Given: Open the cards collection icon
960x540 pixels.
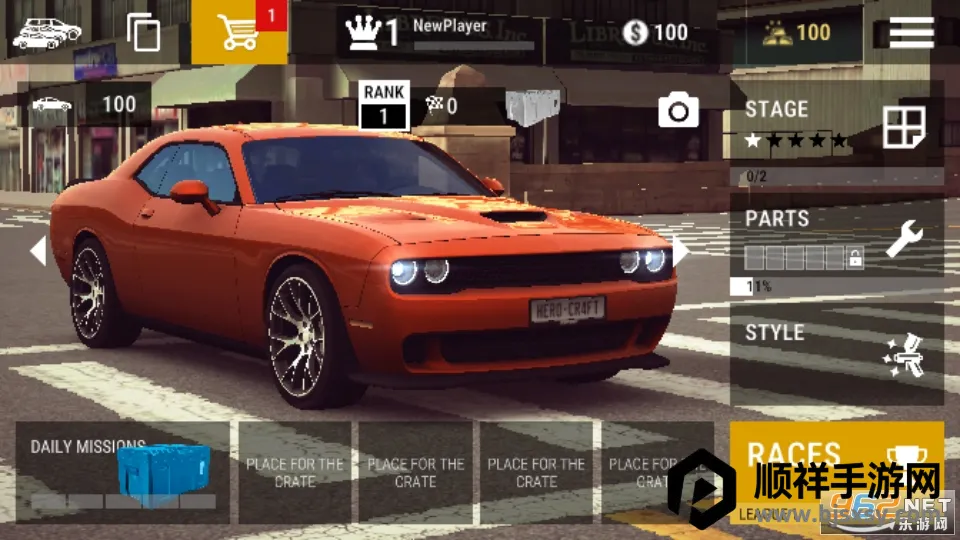Looking at the screenshot, I should (x=144, y=32).
